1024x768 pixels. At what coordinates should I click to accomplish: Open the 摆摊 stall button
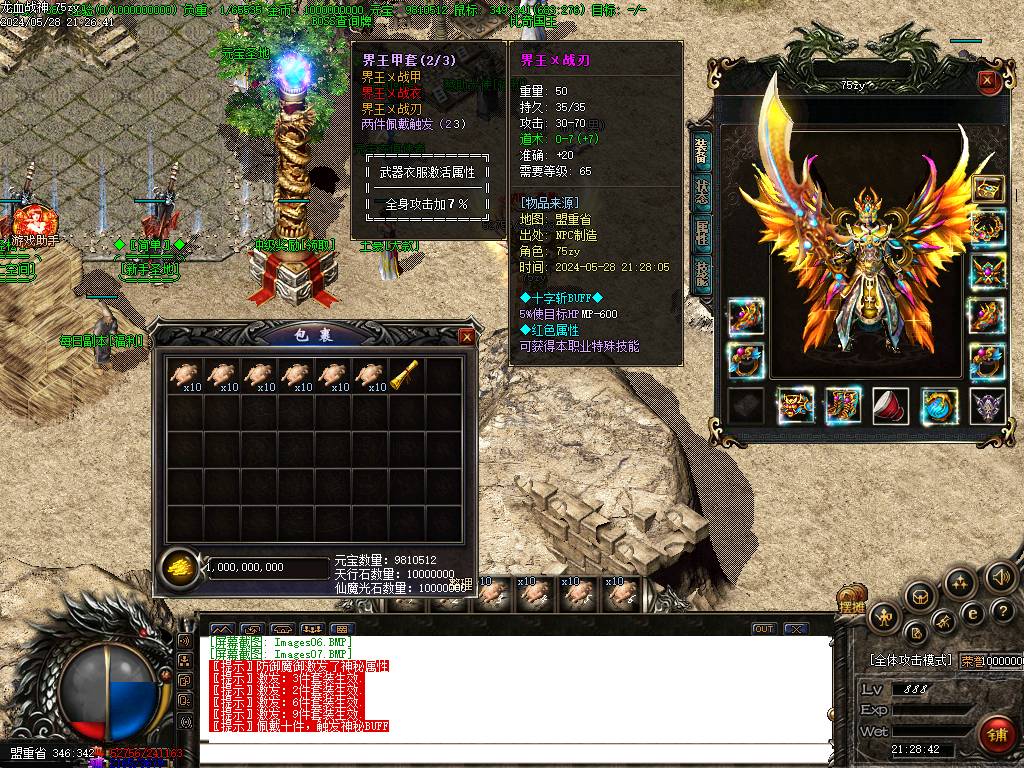tap(851, 605)
